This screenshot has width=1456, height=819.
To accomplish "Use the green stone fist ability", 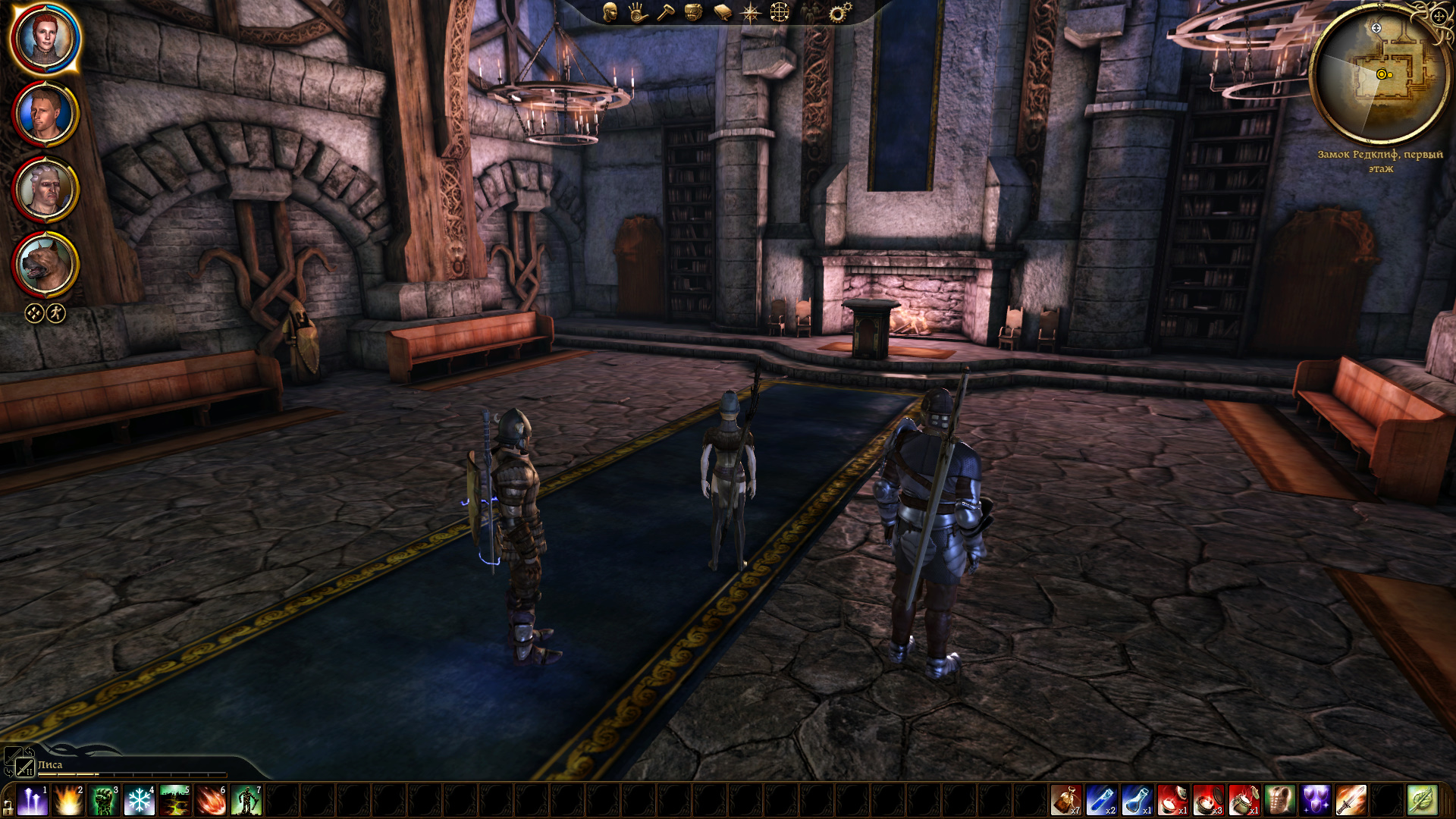I will pyautogui.click(x=104, y=801).
